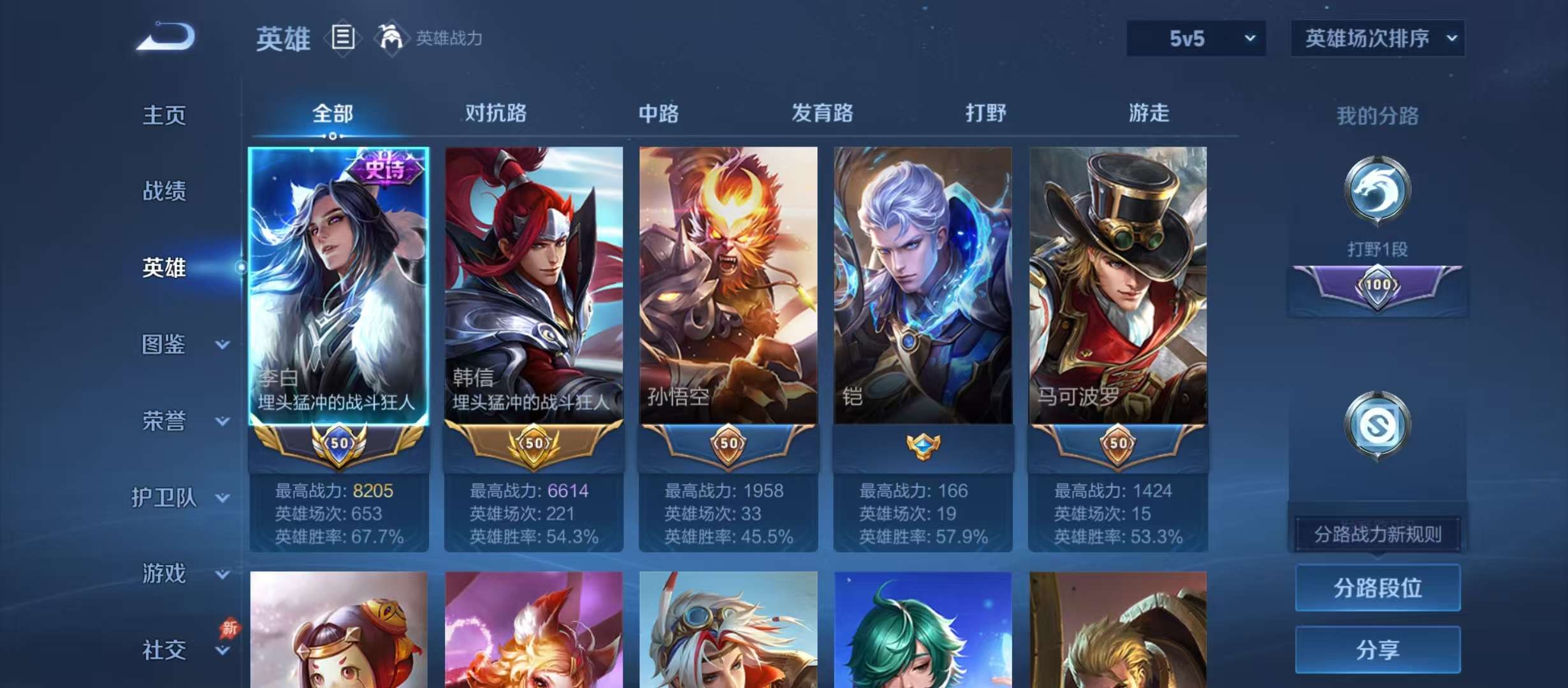The height and width of the screenshot is (688, 1568).
Task: Select 战绩 in the left sidebar
Action: click(164, 191)
